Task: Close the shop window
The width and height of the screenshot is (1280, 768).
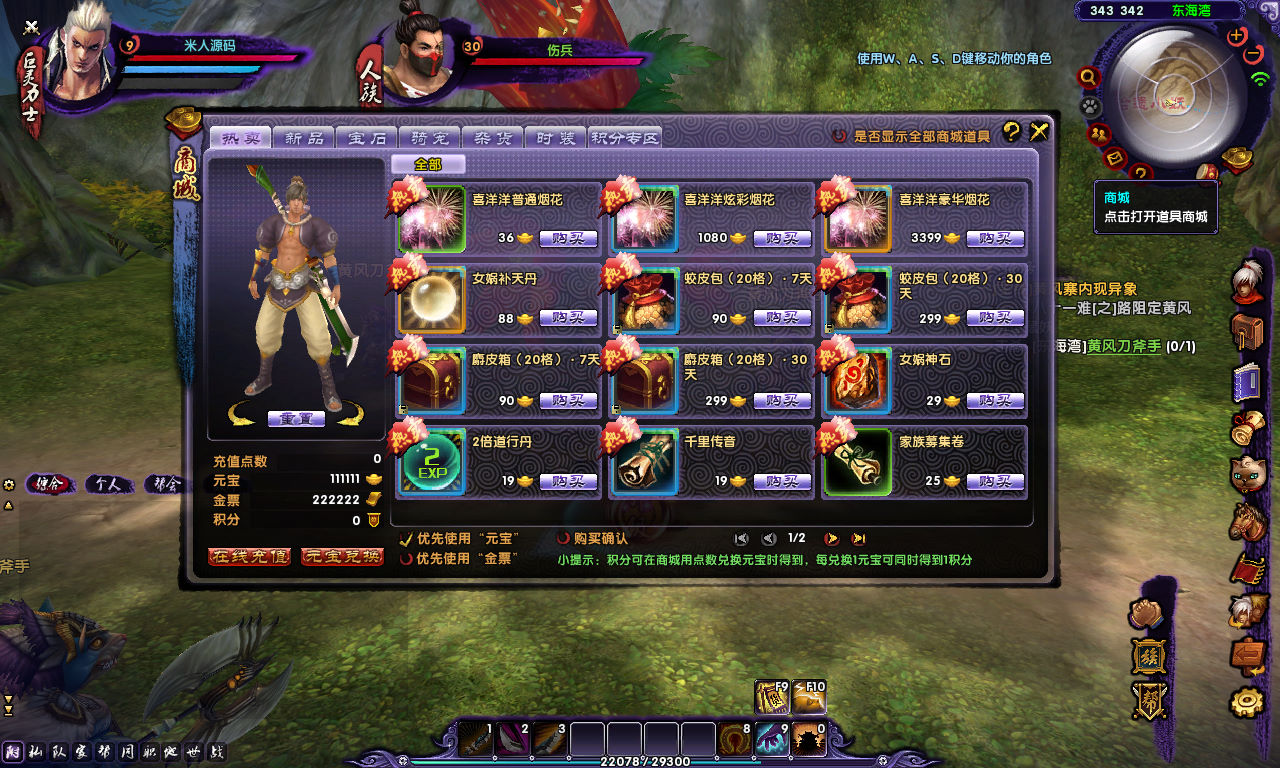Action: pyautogui.click(x=1039, y=131)
